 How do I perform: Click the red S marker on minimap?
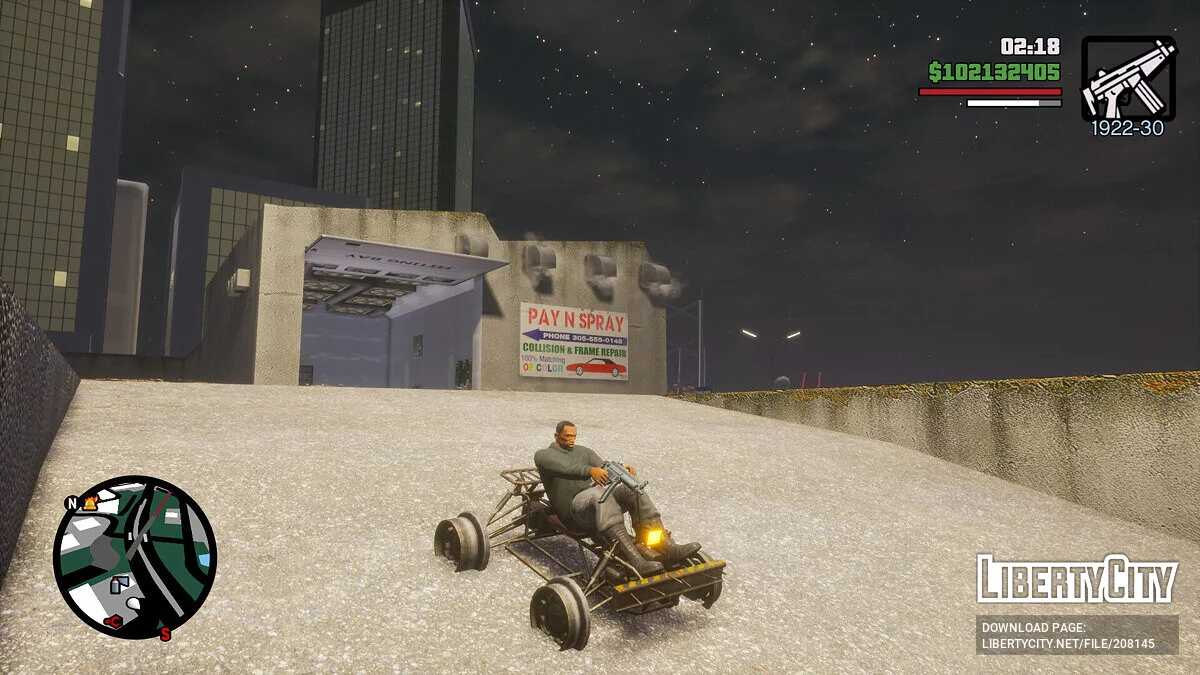(x=165, y=633)
